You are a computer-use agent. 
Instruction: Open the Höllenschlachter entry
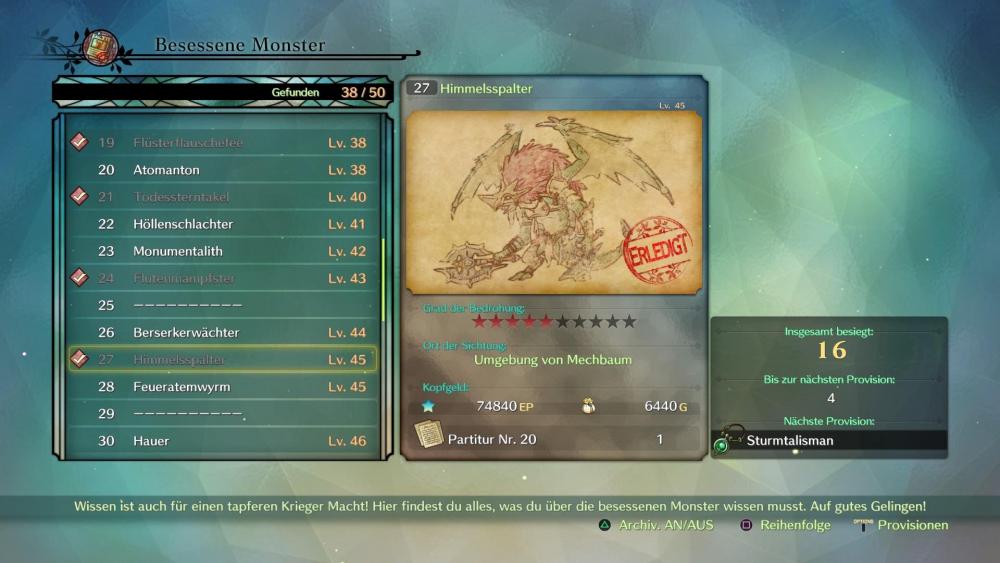[222, 224]
